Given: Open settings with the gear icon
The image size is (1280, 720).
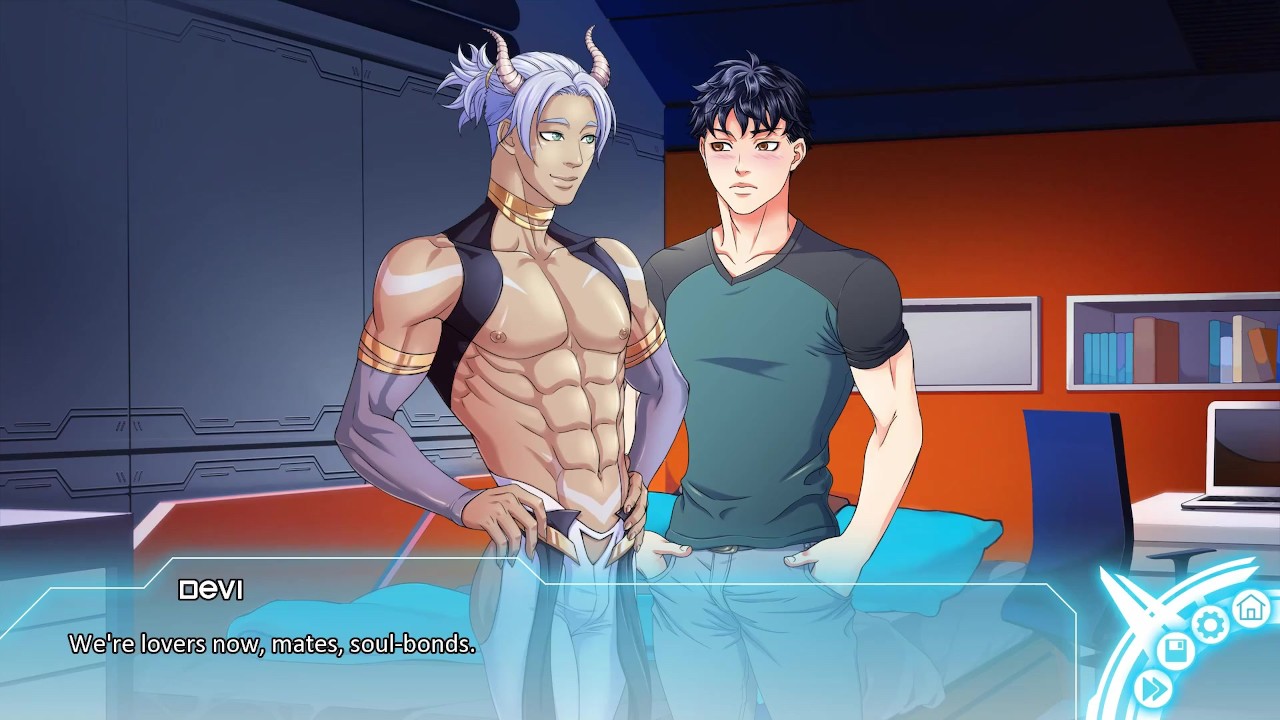Looking at the screenshot, I should (1211, 626).
